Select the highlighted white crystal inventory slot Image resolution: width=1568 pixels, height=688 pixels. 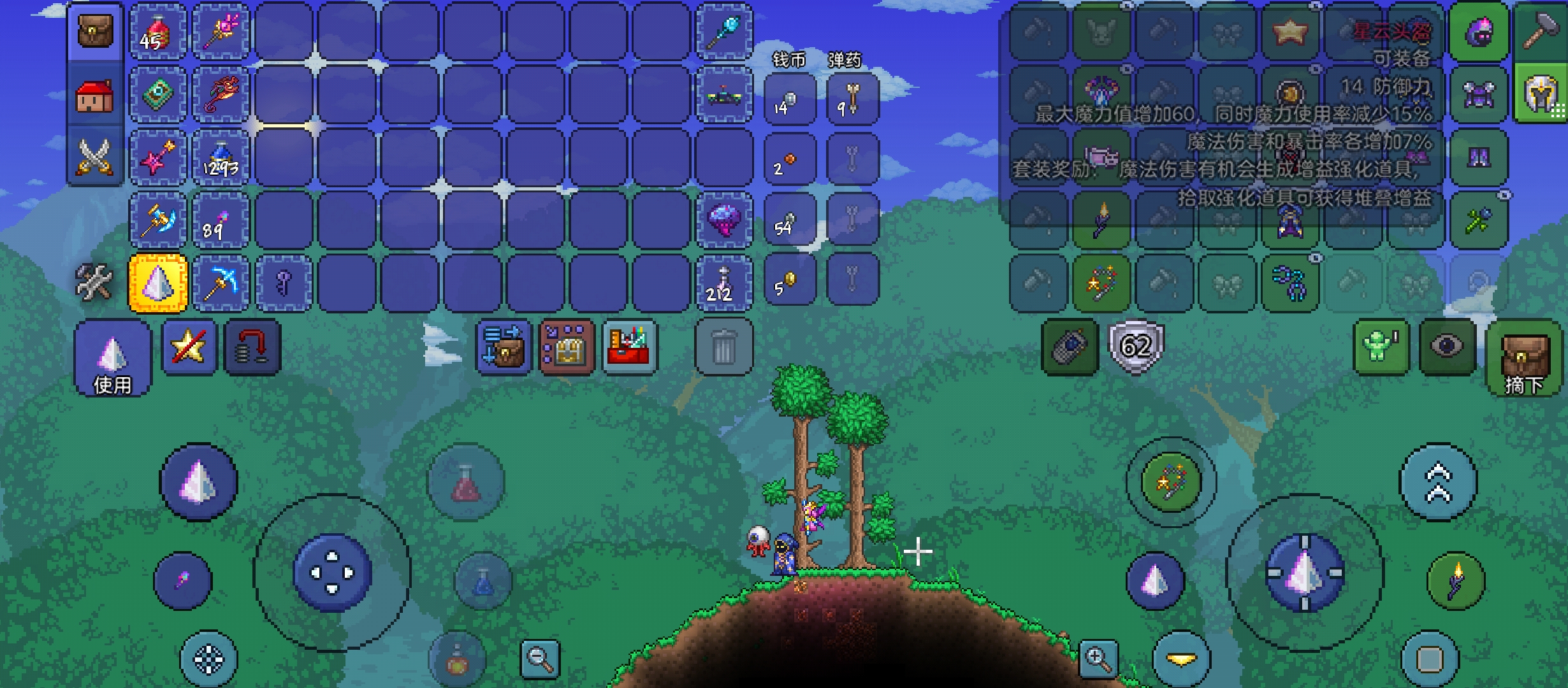(158, 283)
